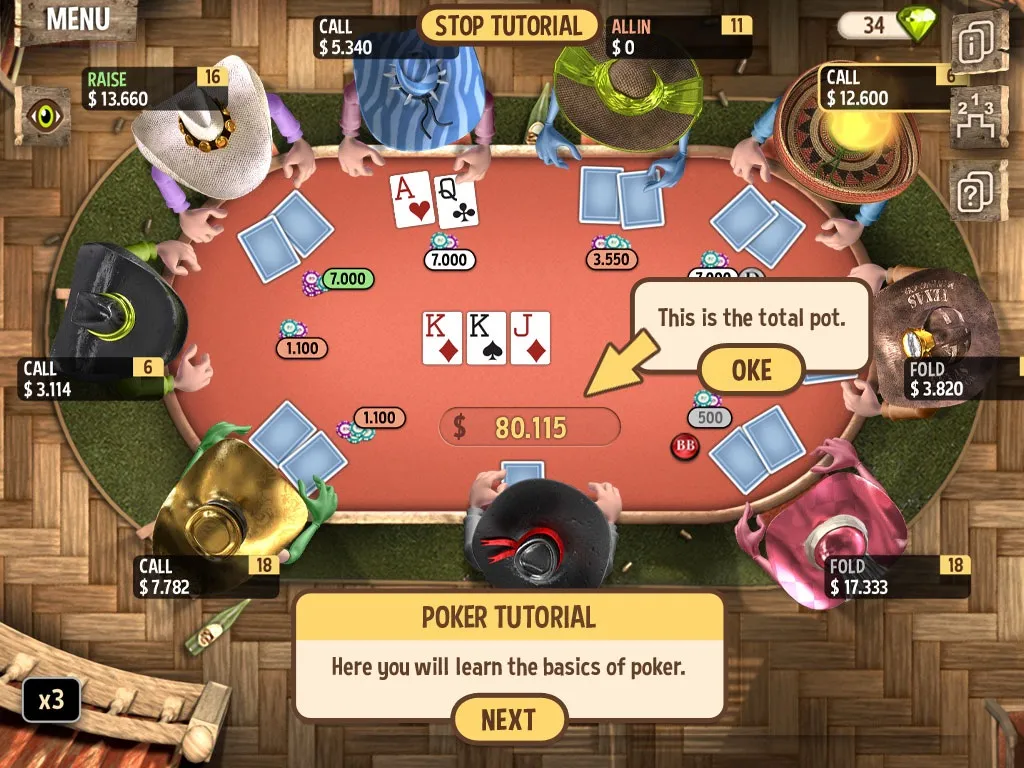Image resolution: width=1024 pixels, height=768 pixels.
Task: Open the MENU sign
Action: point(77,19)
